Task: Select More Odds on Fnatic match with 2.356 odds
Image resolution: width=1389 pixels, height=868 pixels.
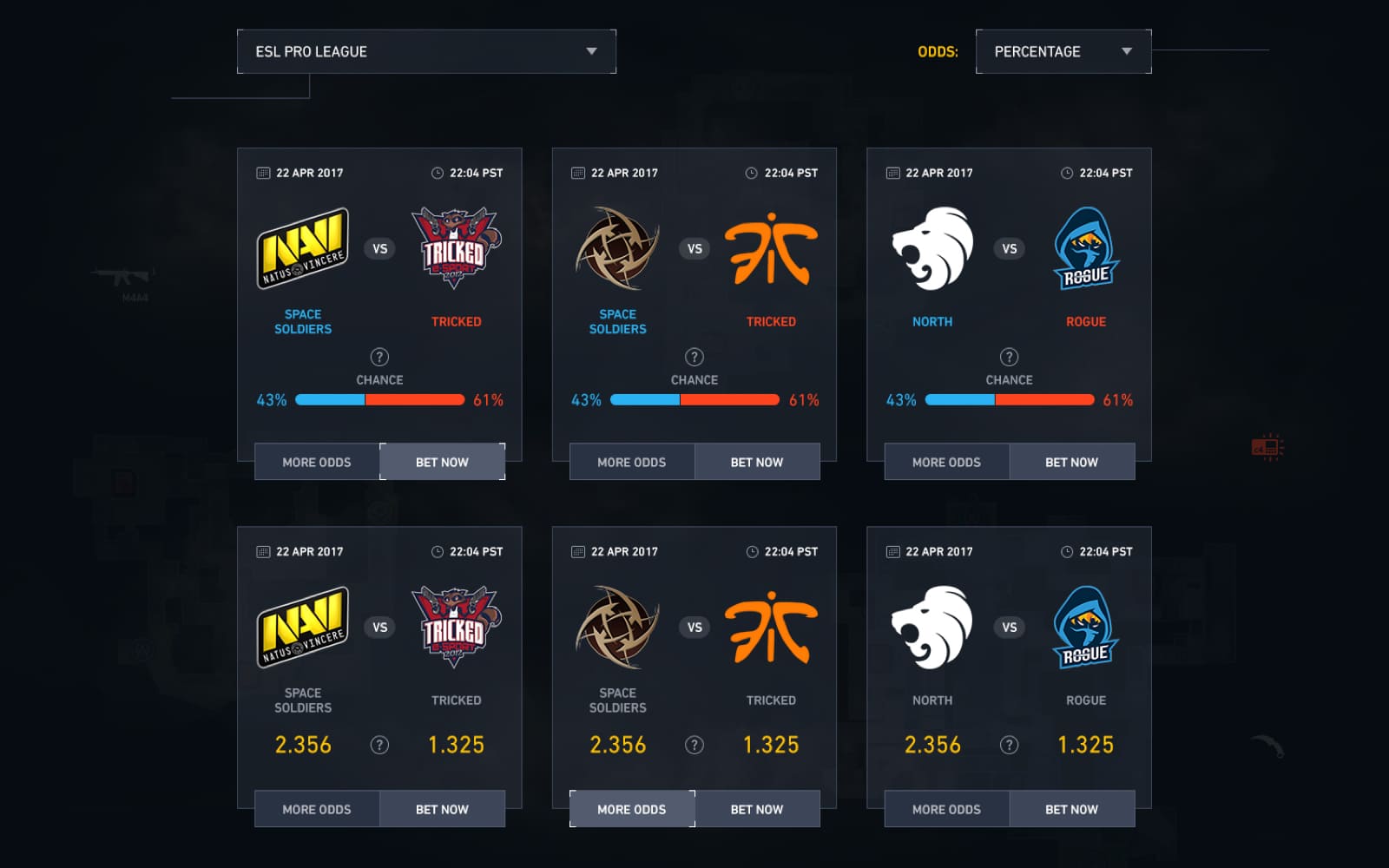Action: coord(631,809)
